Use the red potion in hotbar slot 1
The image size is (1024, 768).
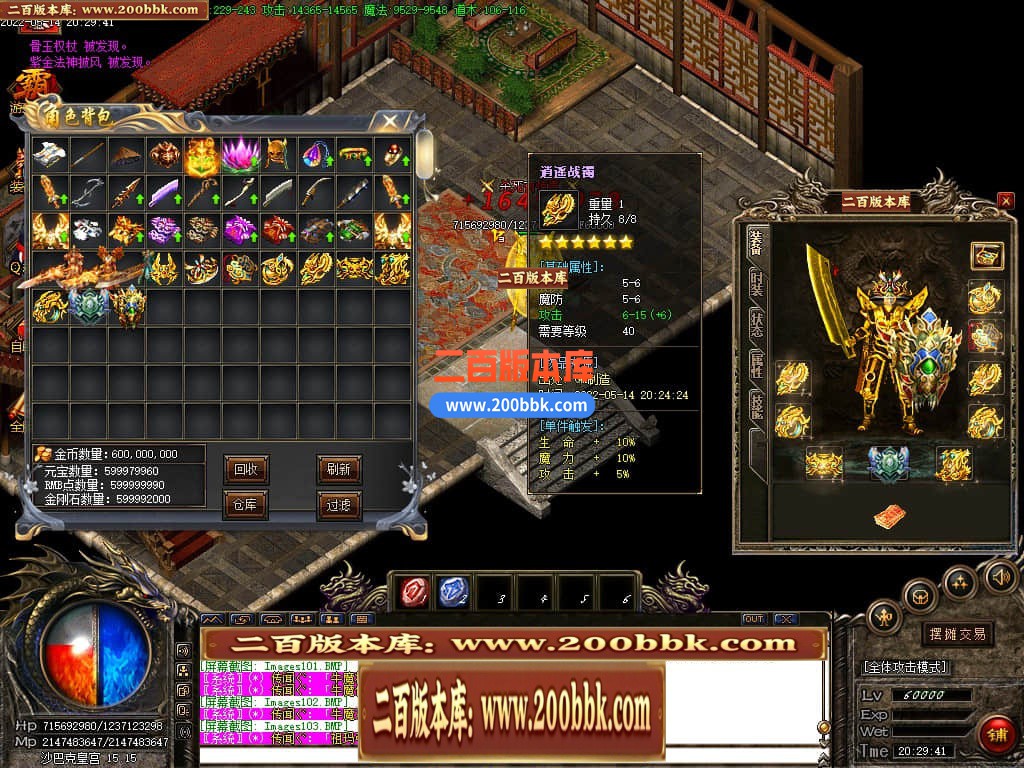pyautogui.click(x=413, y=593)
